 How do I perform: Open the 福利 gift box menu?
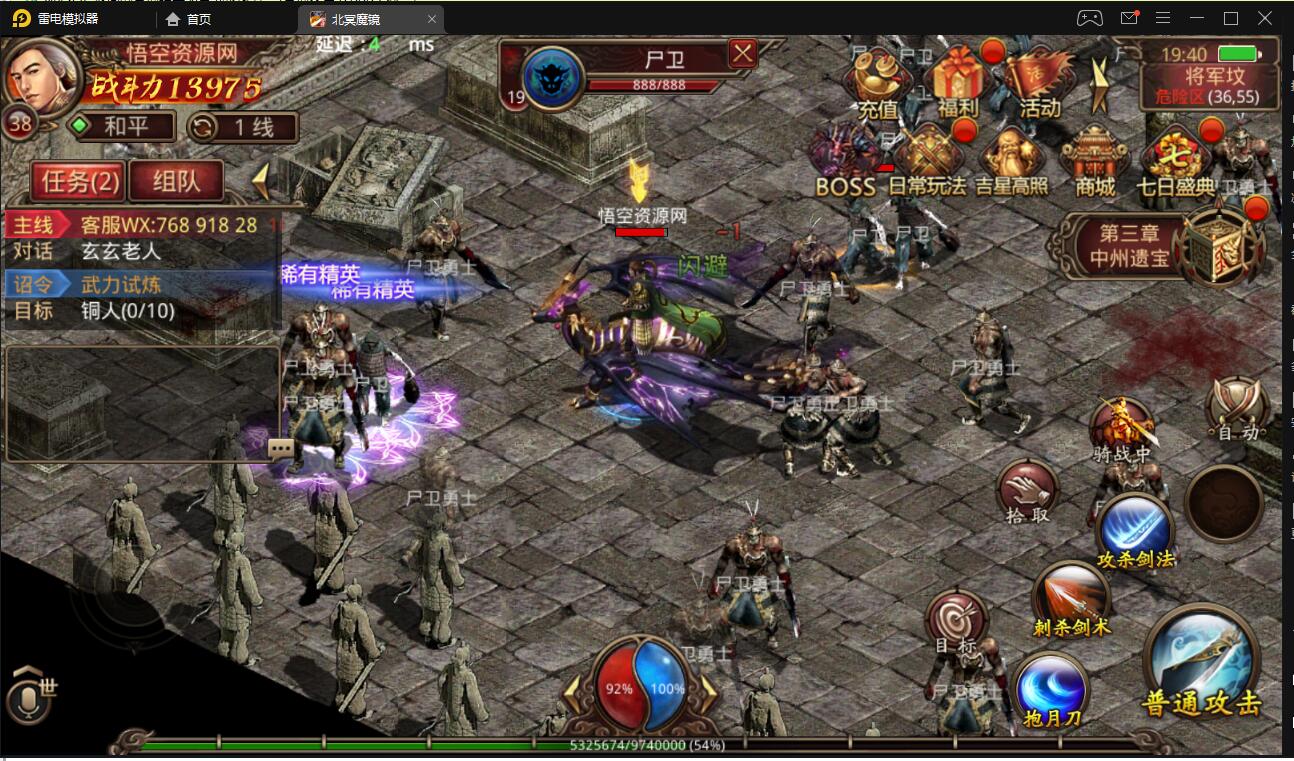[x=958, y=82]
